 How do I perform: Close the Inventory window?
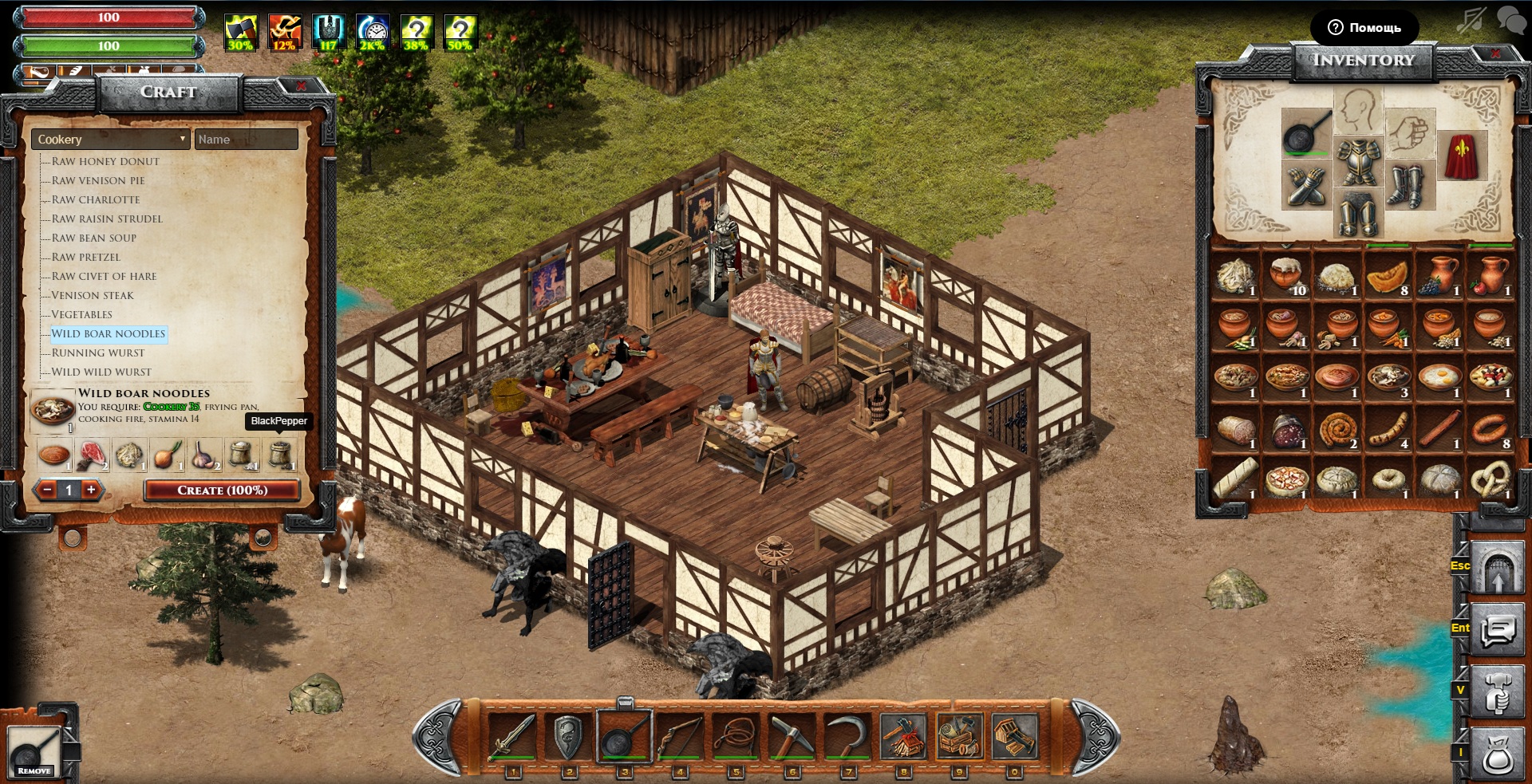(x=1494, y=54)
